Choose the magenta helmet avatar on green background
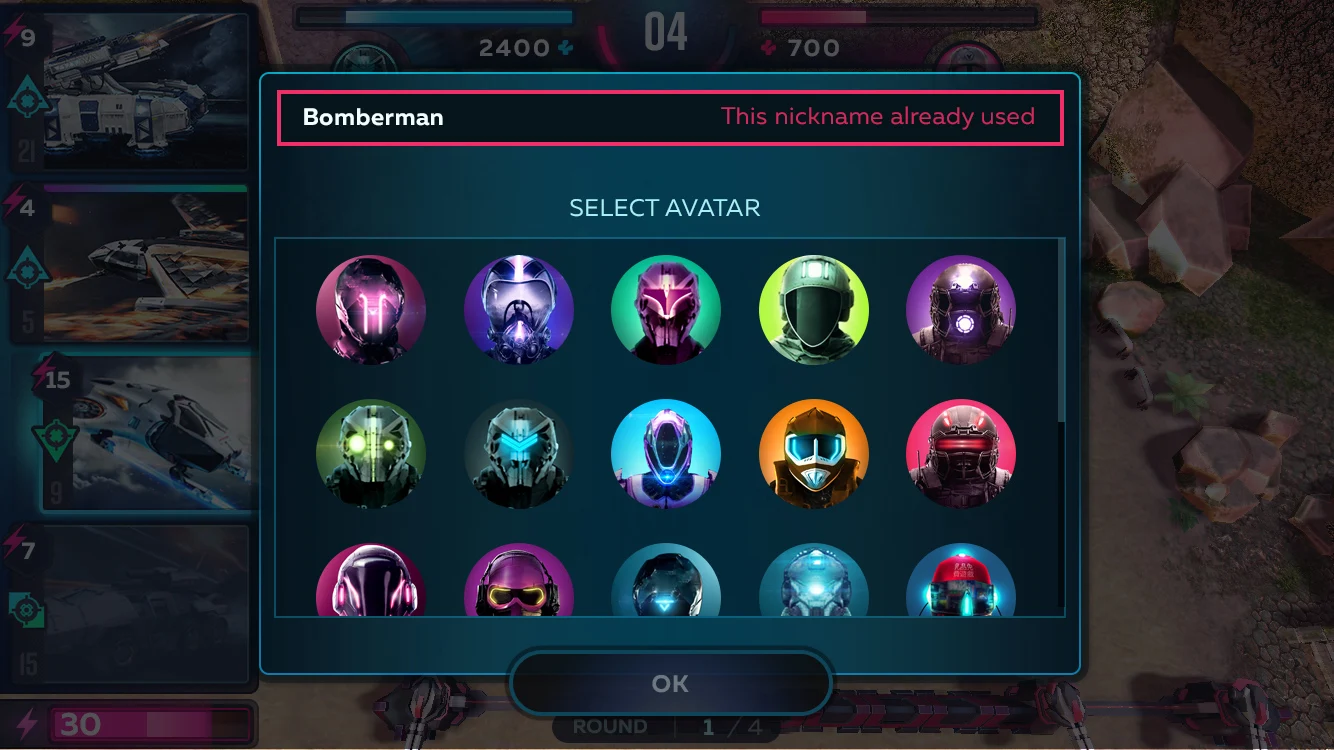Image resolution: width=1334 pixels, height=750 pixels. [666, 310]
